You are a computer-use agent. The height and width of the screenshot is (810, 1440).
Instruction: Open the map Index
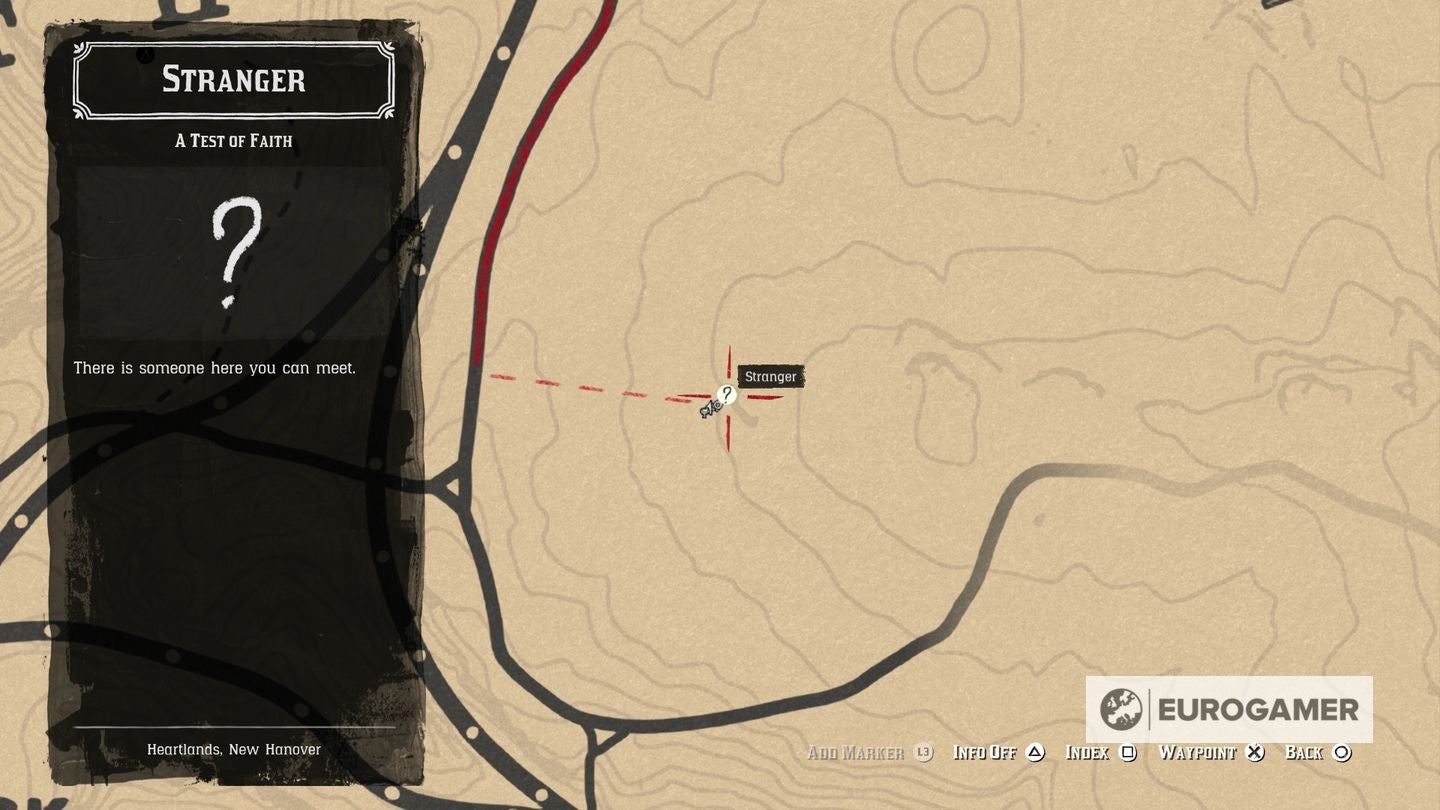[x=1090, y=752]
